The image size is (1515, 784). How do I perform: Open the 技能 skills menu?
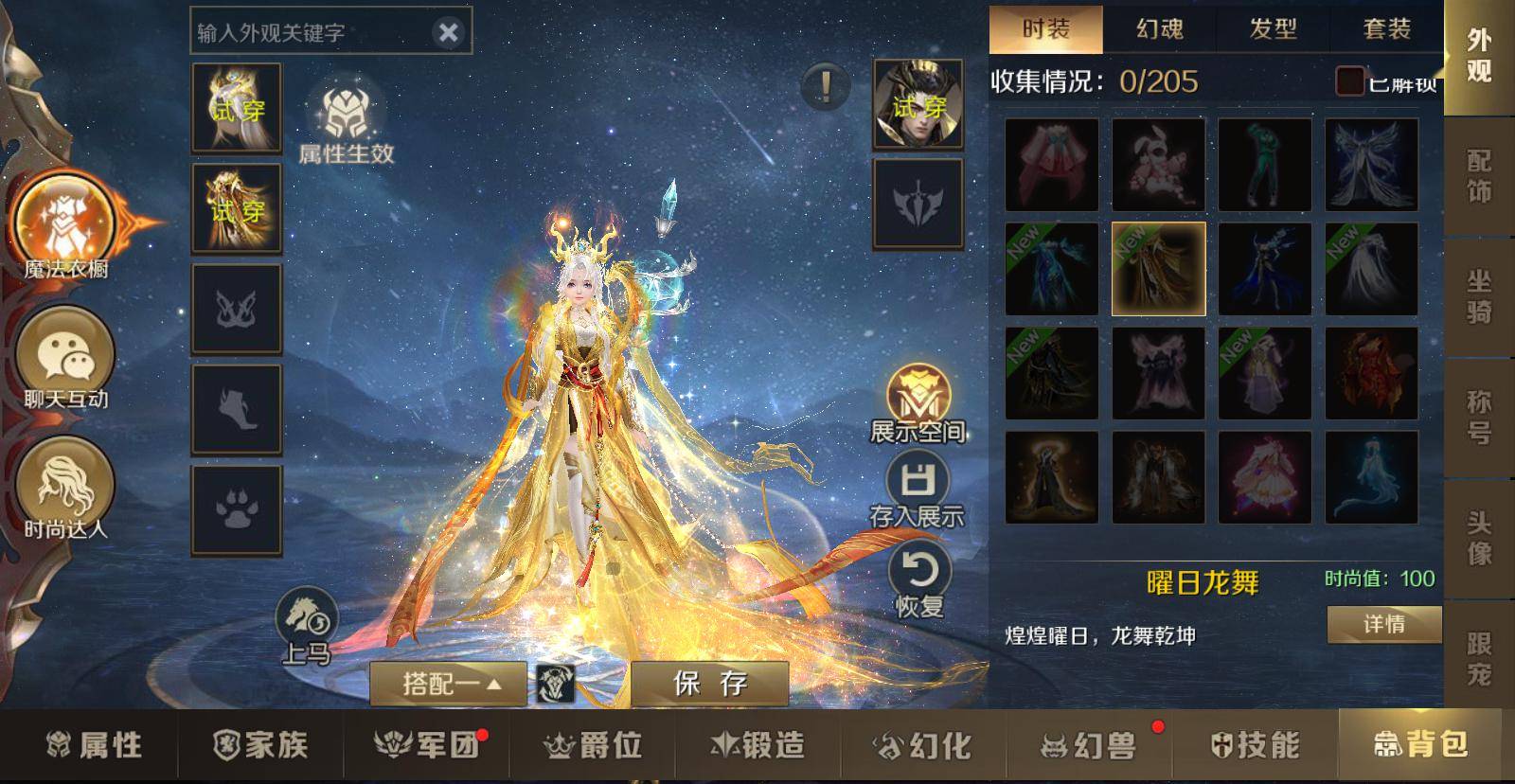tap(1256, 745)
